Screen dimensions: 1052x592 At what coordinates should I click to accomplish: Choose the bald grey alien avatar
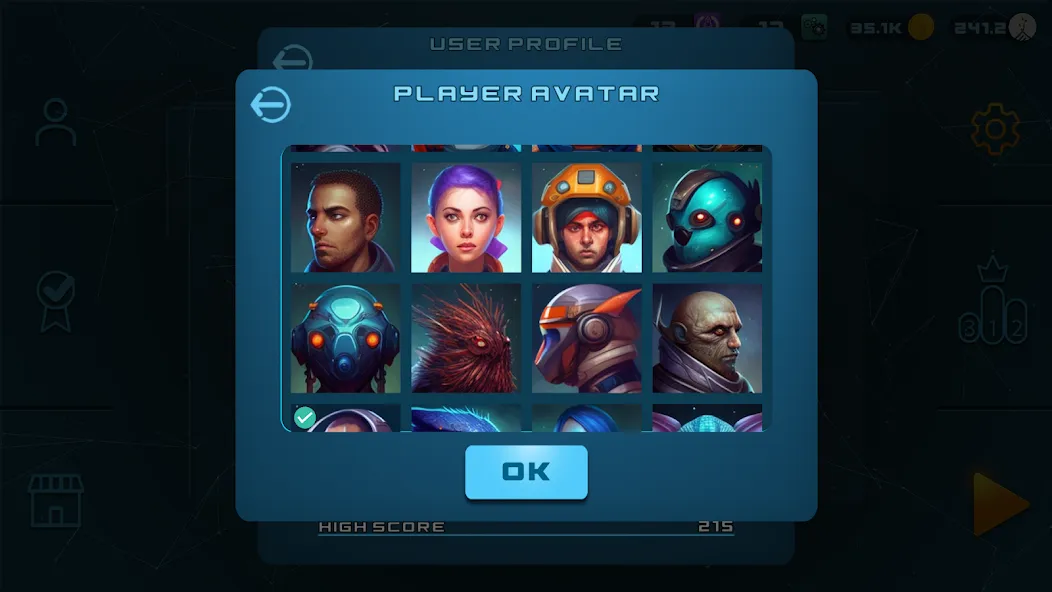(x=707, y=338)
